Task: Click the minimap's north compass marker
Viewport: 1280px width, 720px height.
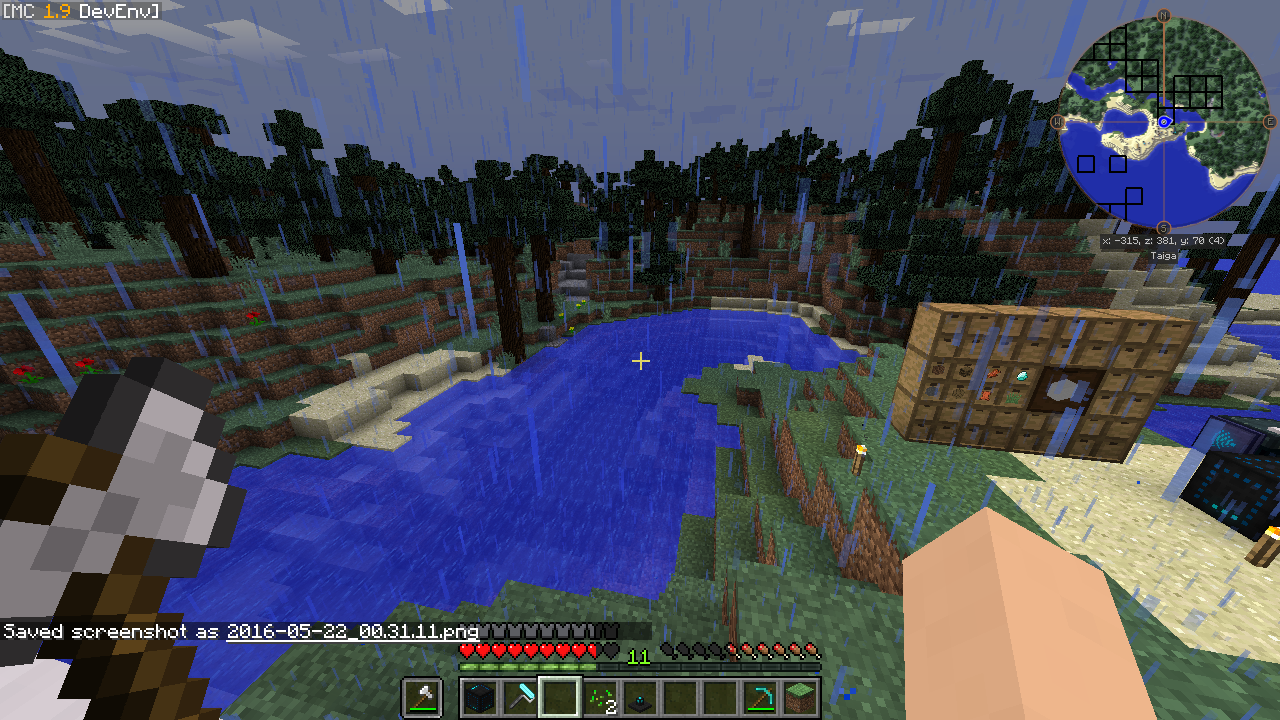Action: [1164, 15]
